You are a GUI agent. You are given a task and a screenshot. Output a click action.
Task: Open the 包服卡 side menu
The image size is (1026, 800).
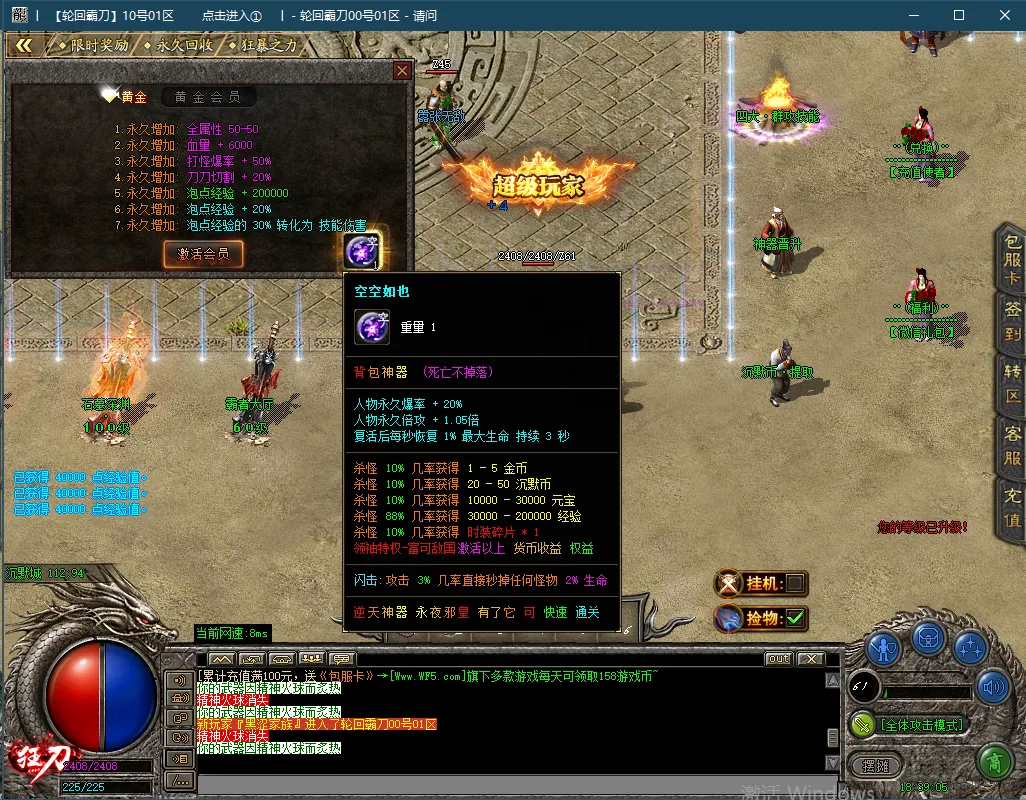[x=1012, y=258]
